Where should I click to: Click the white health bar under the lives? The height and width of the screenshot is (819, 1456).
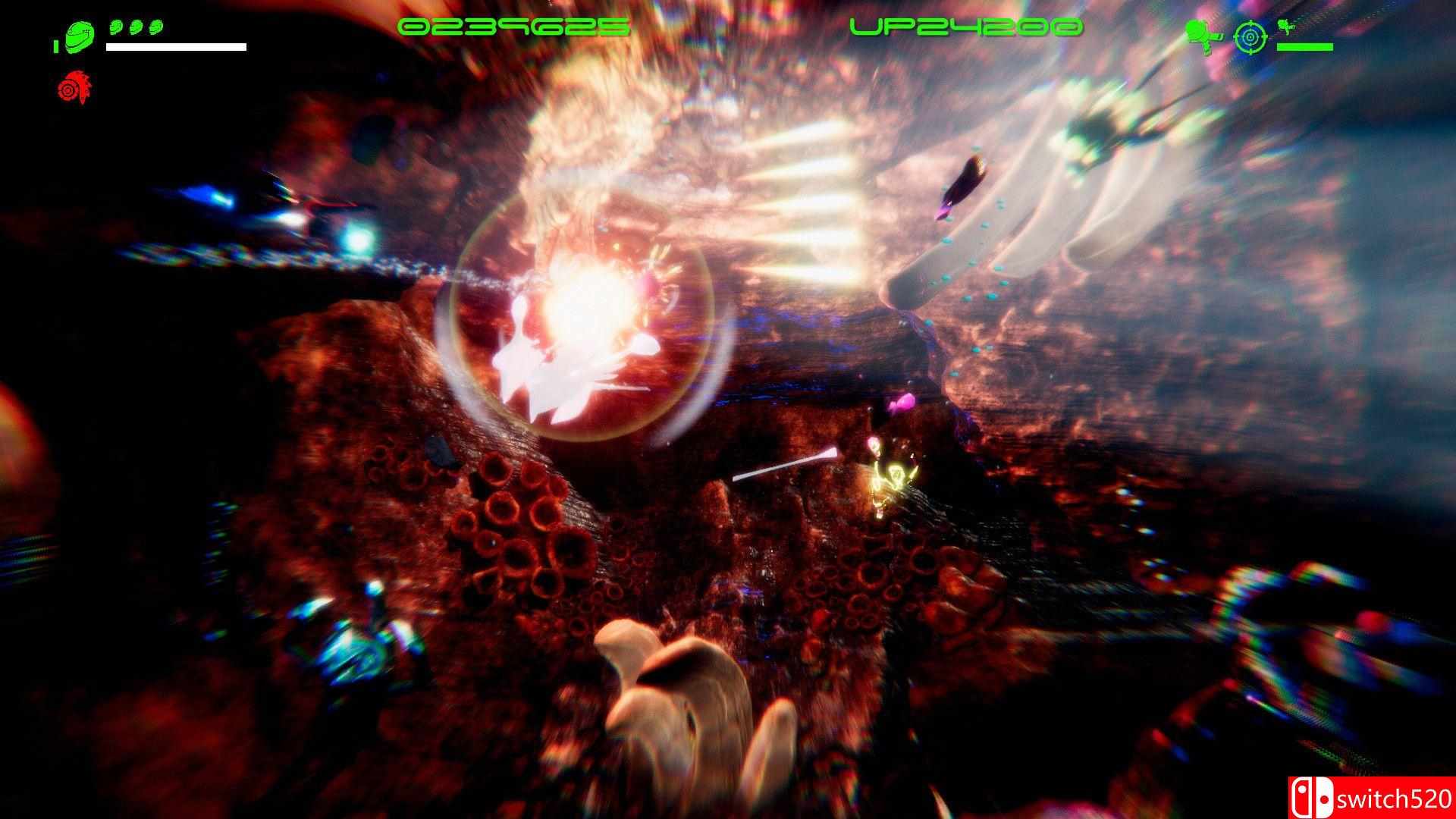[176, 47]
